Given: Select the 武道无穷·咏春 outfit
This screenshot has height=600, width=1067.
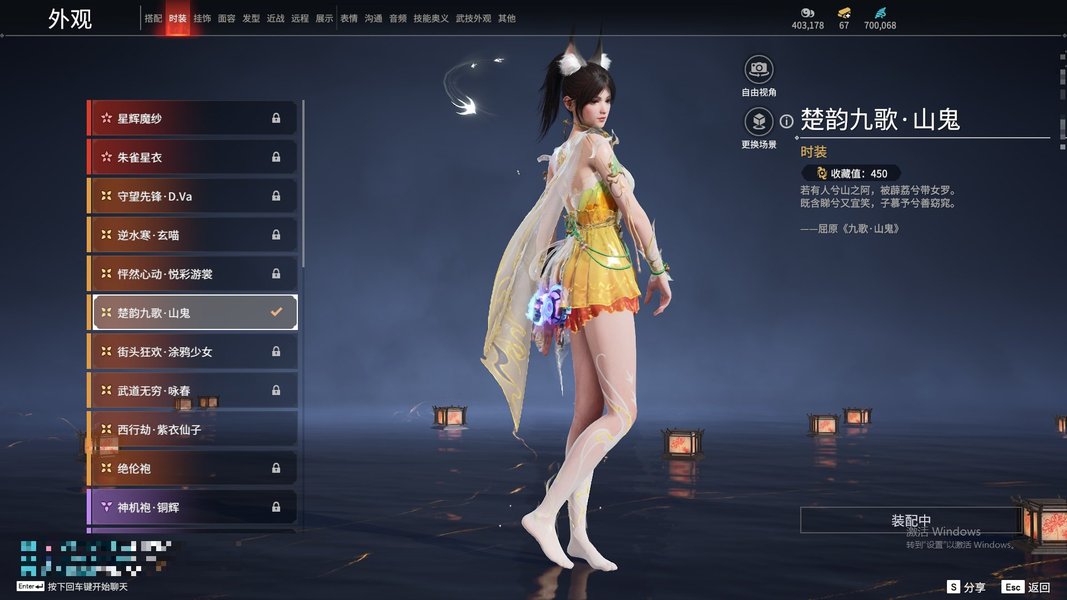Looking at the screenshot, I should 192,390.
